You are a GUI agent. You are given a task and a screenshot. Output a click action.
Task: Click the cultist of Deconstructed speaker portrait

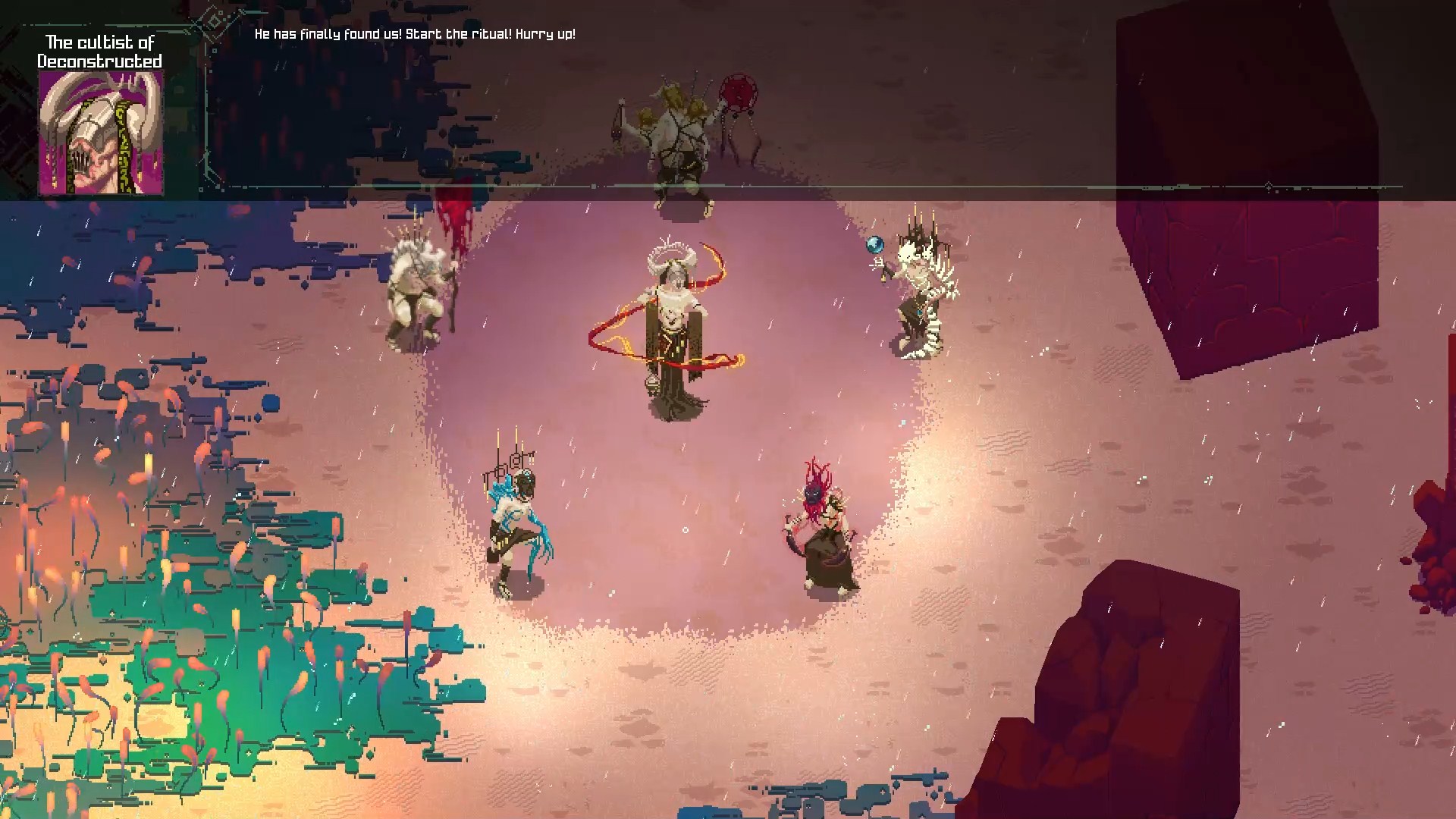(101, 133)
